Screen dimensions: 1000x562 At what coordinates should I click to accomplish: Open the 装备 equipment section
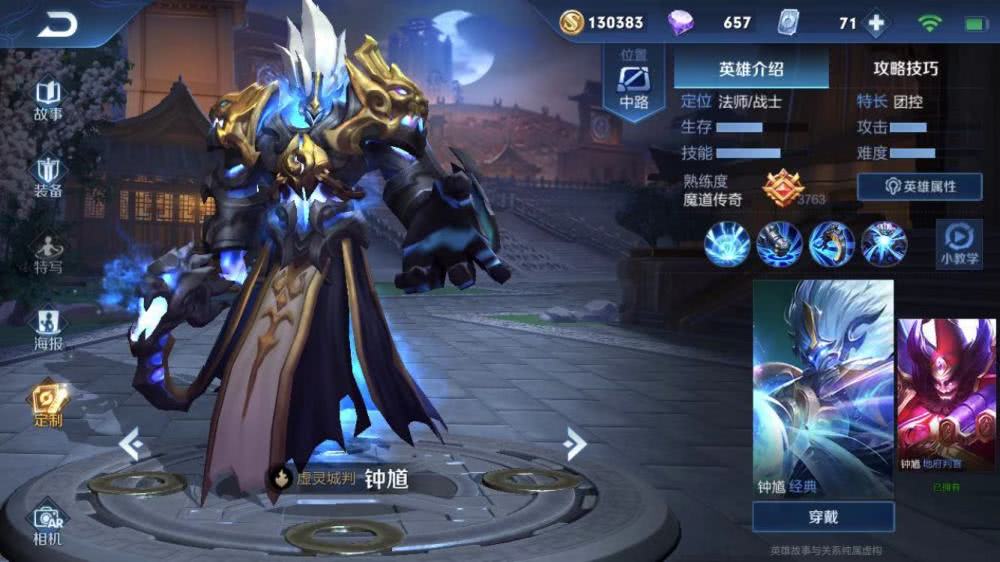[x=48, y=177]
